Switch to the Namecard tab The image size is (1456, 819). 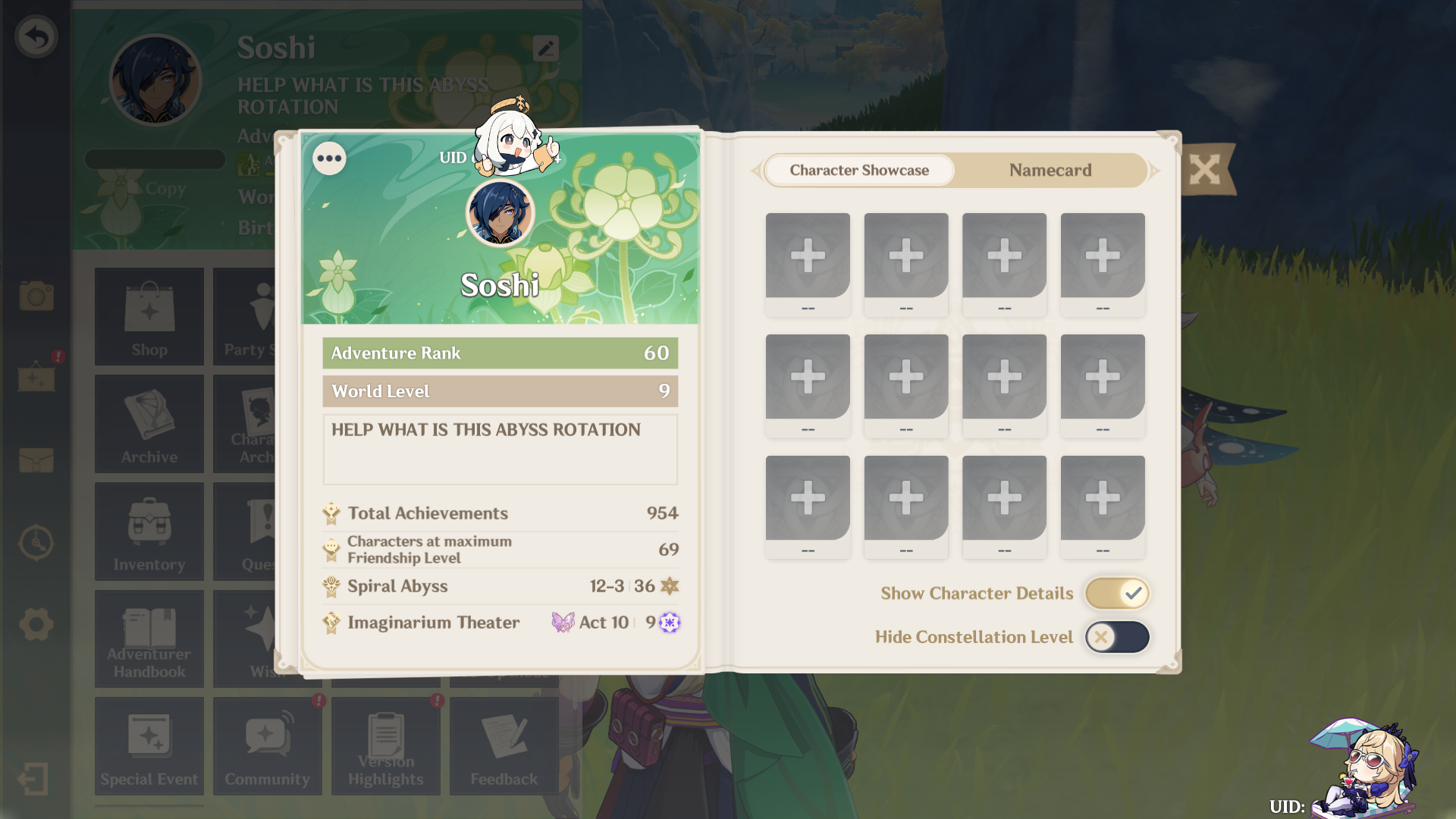pyautogui.click(x=1050, y=170)
